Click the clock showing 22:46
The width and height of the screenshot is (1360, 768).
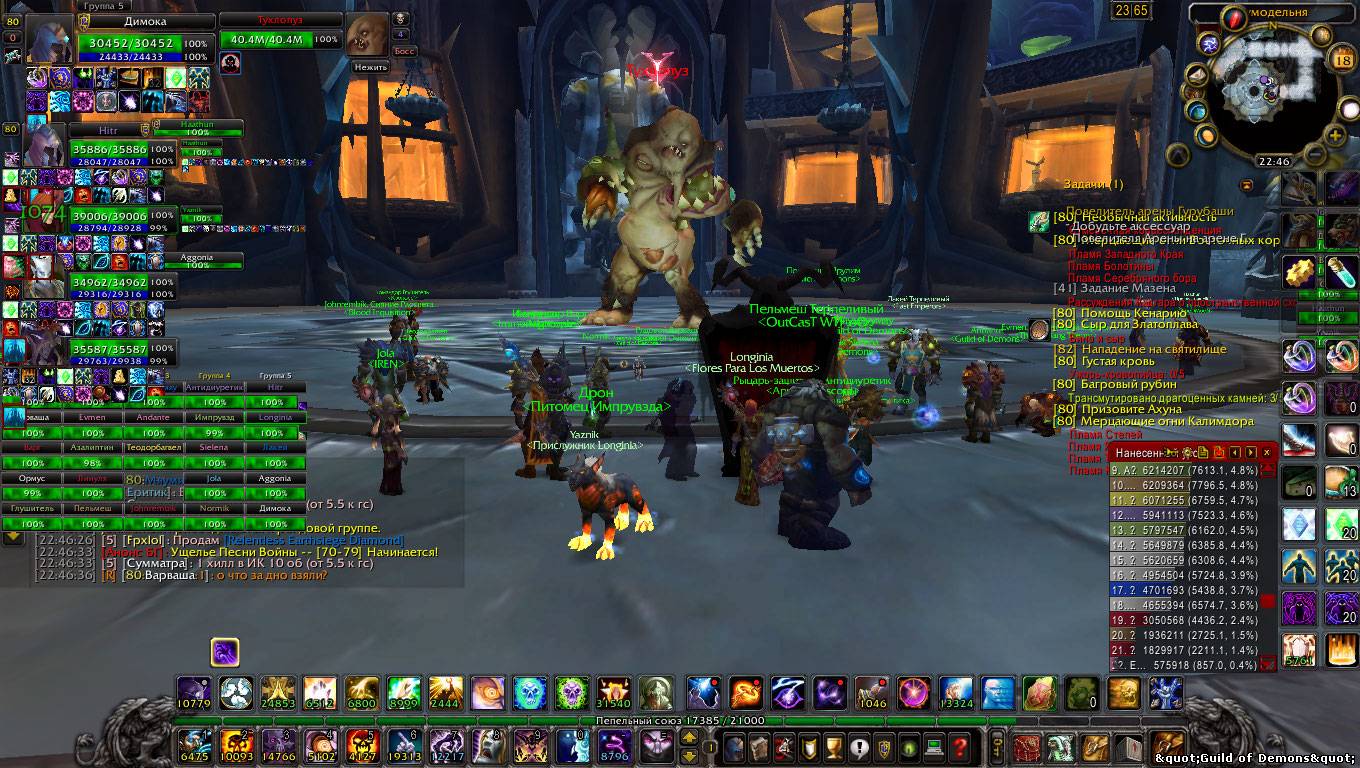pyautogui.click(x=1273, y=161)
